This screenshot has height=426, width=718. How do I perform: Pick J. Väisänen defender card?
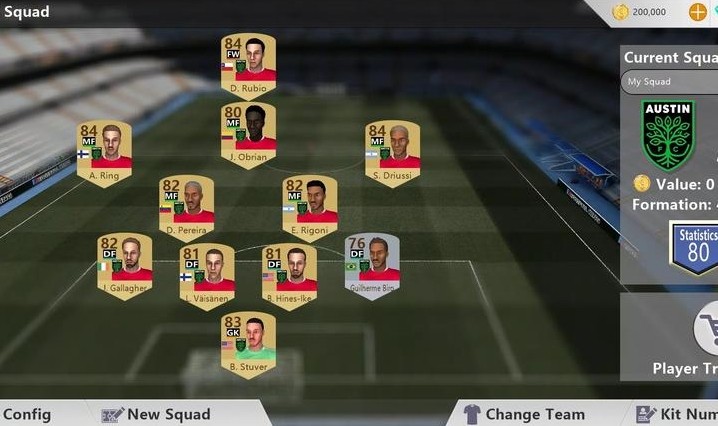click(x=207, y=275)
